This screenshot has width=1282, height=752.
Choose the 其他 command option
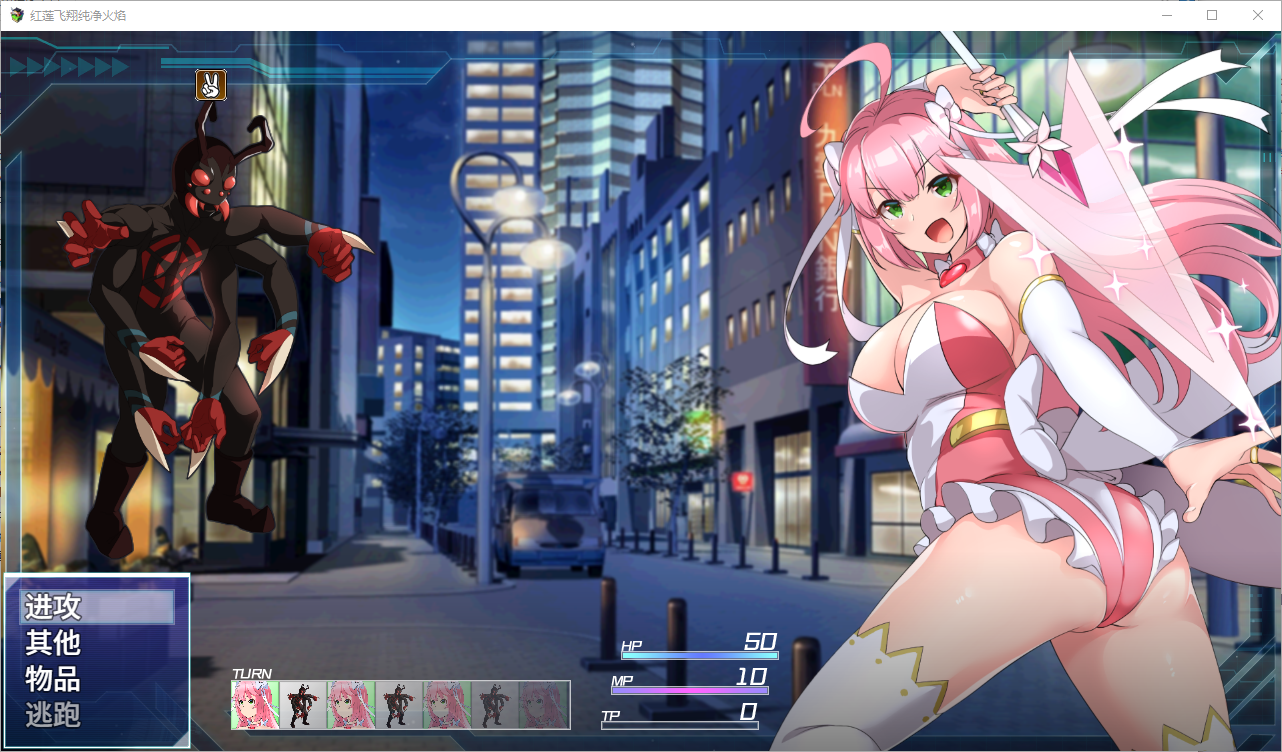(x=54, y=643)
